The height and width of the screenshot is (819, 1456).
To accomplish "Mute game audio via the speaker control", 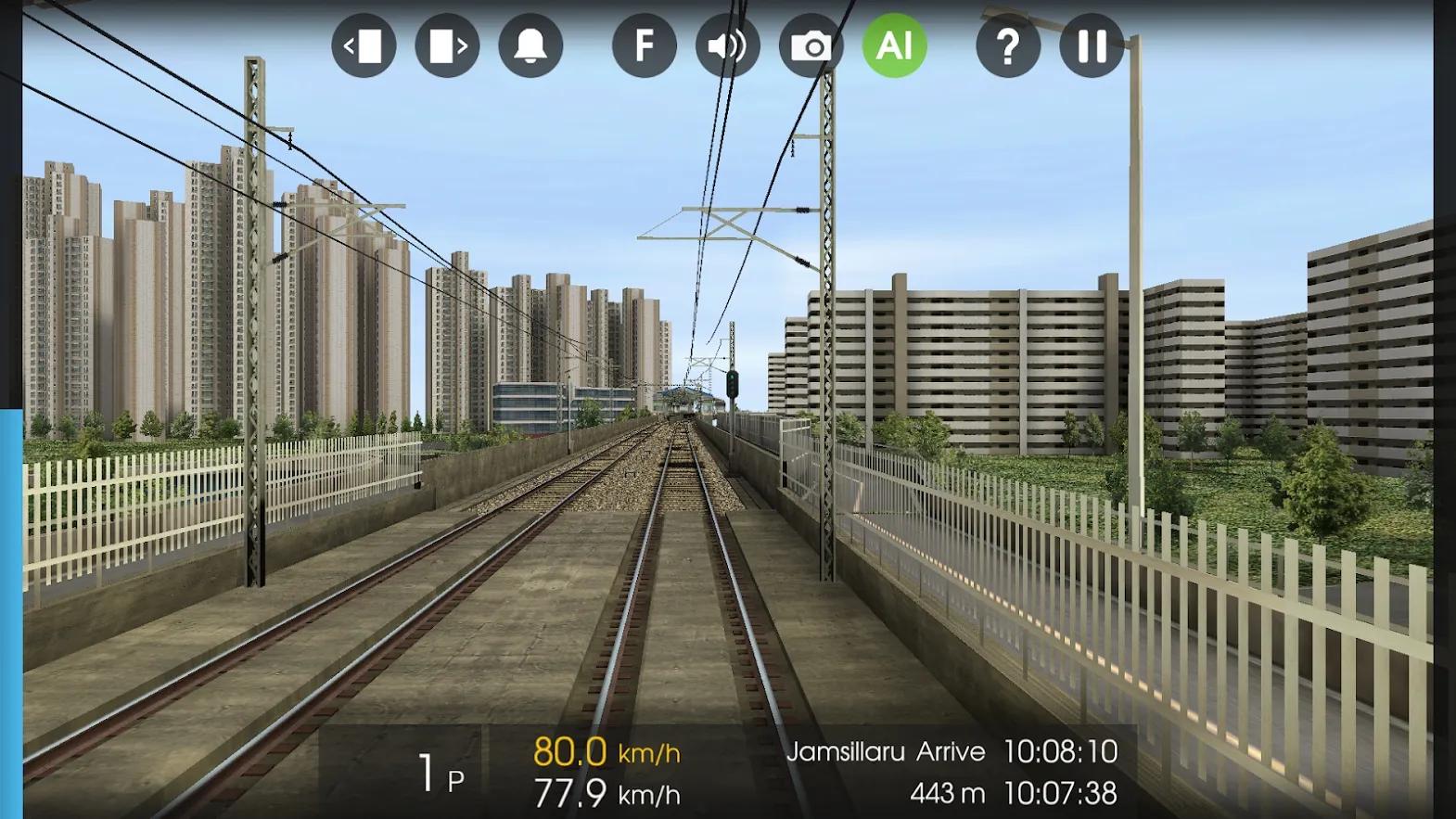I will 729,45.
